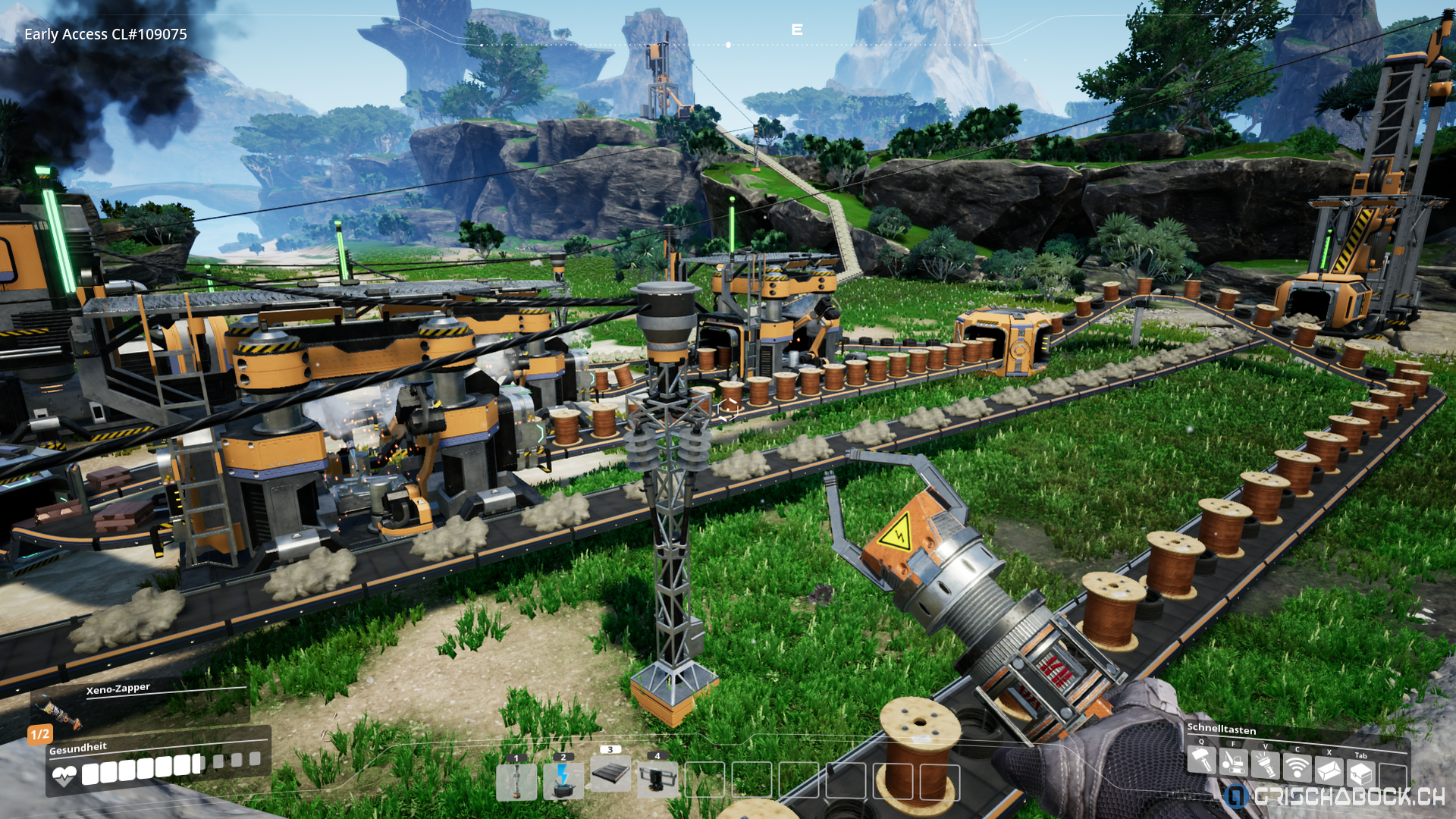Select the conveyor belt in hotbar slot 3
This screenshot has width=1456, height=819.
pos(610,774)
